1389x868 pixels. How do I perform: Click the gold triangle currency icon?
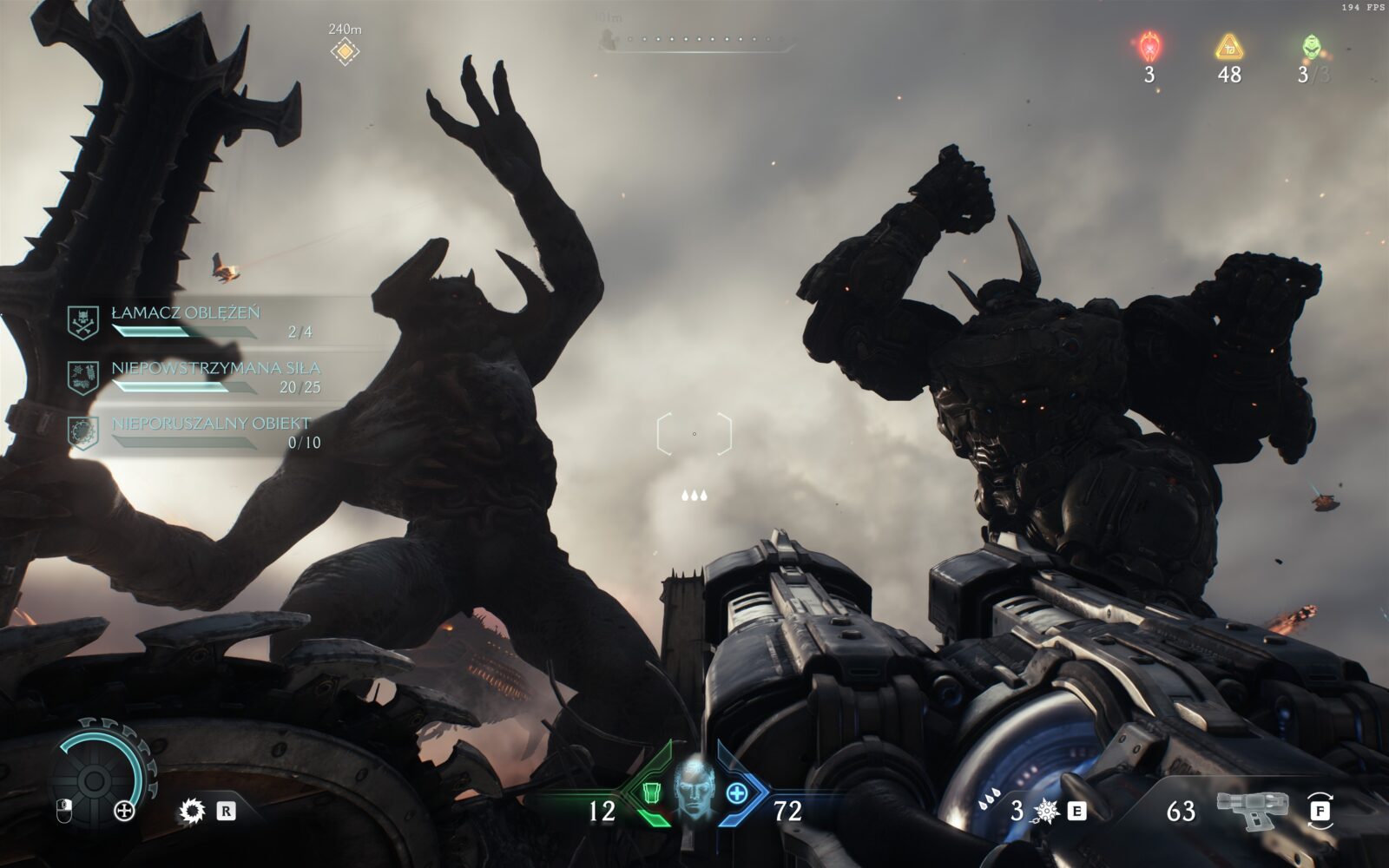click(1228, 46)
